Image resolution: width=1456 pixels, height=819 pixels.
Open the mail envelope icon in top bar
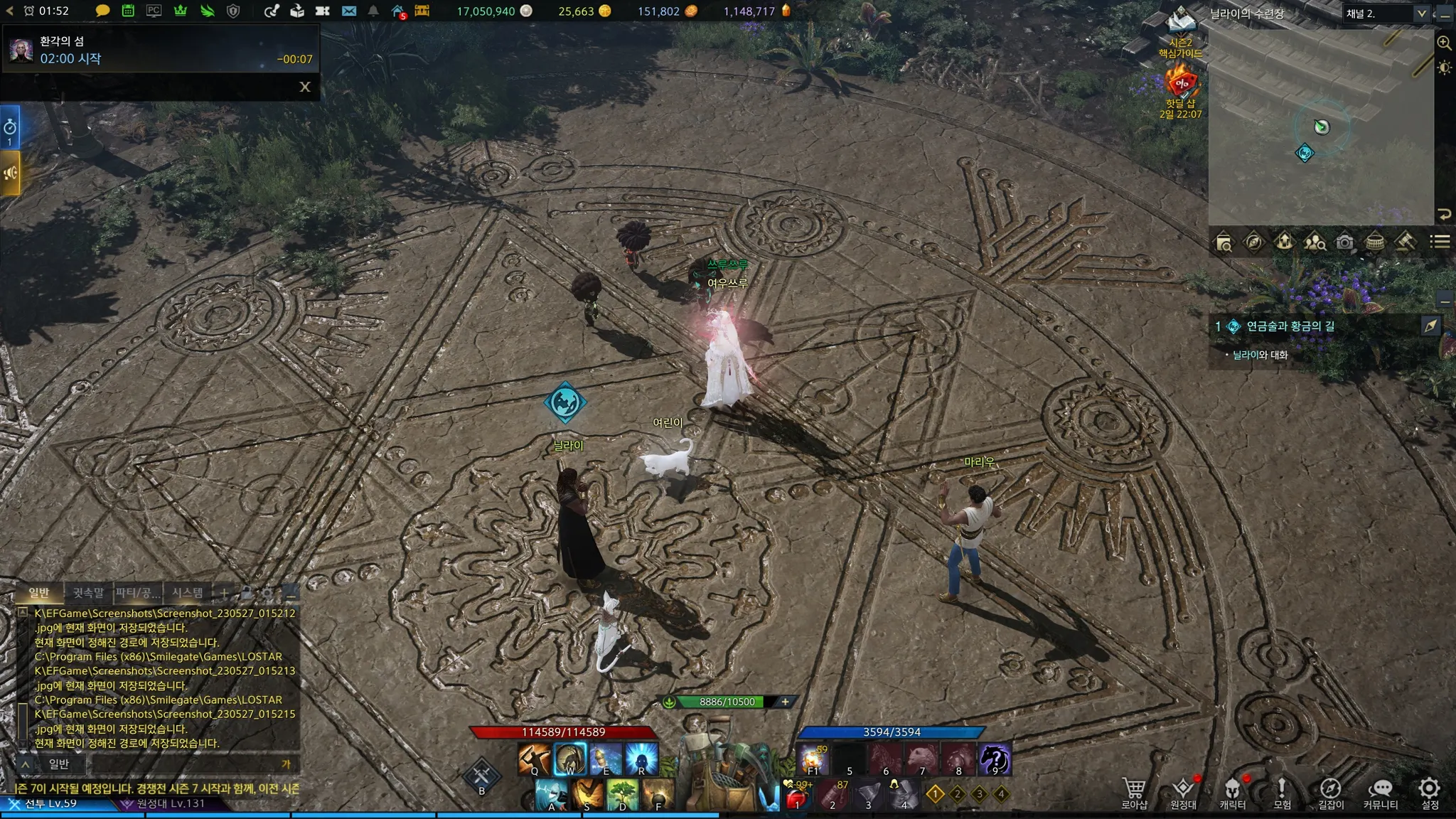(348, 11)
